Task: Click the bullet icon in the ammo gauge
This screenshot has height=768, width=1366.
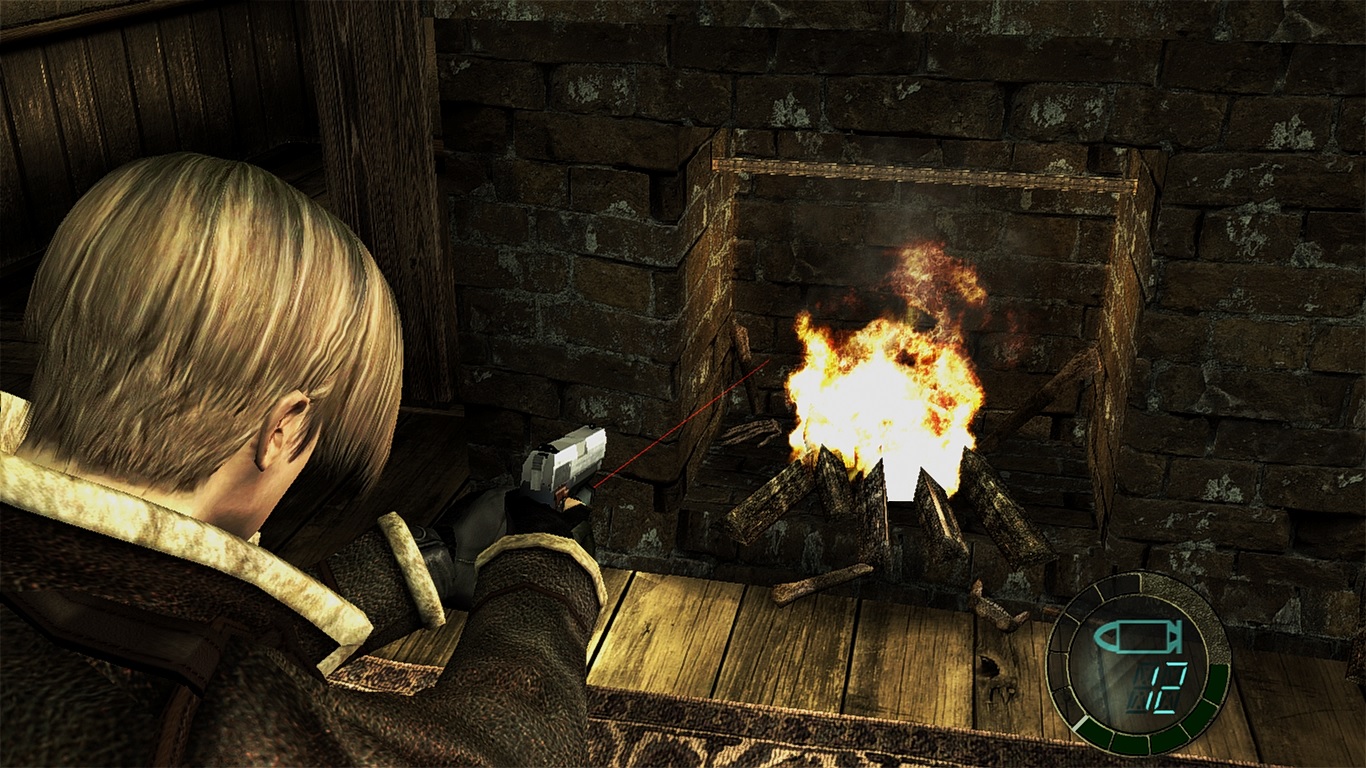Action: tap(1137, 636)
